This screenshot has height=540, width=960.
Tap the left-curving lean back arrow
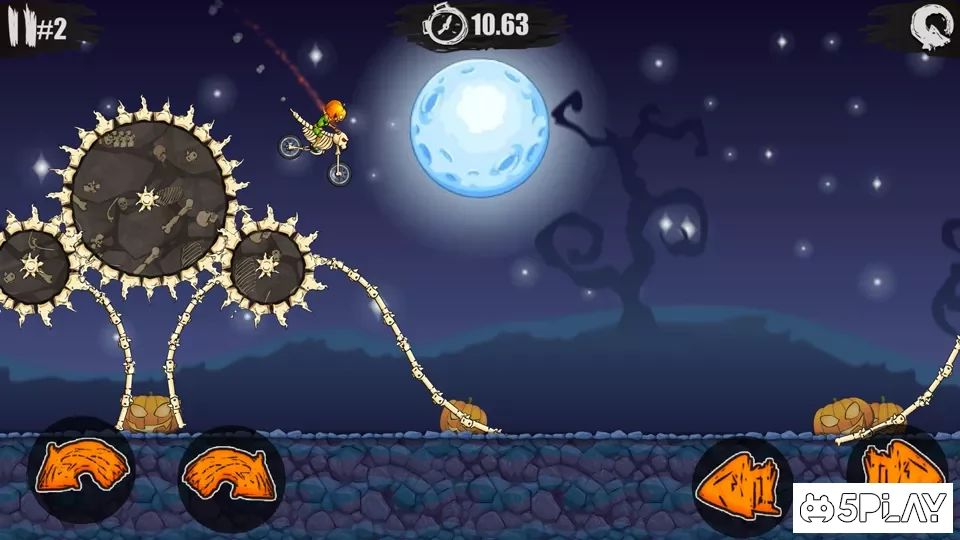tap(81, 469)
